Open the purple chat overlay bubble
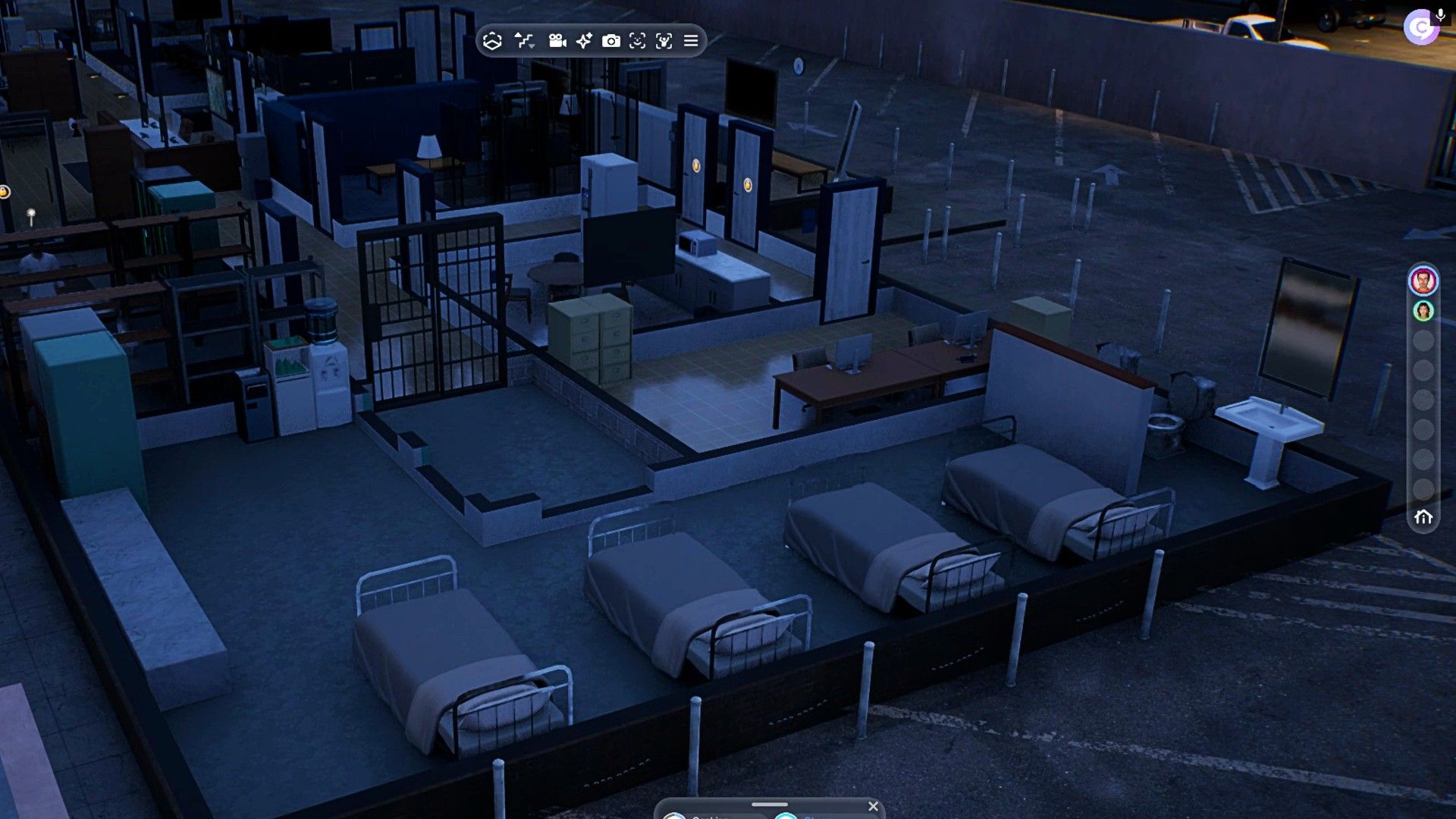1456x819 pixels. pyautogui.click(x=1419, y=30)
